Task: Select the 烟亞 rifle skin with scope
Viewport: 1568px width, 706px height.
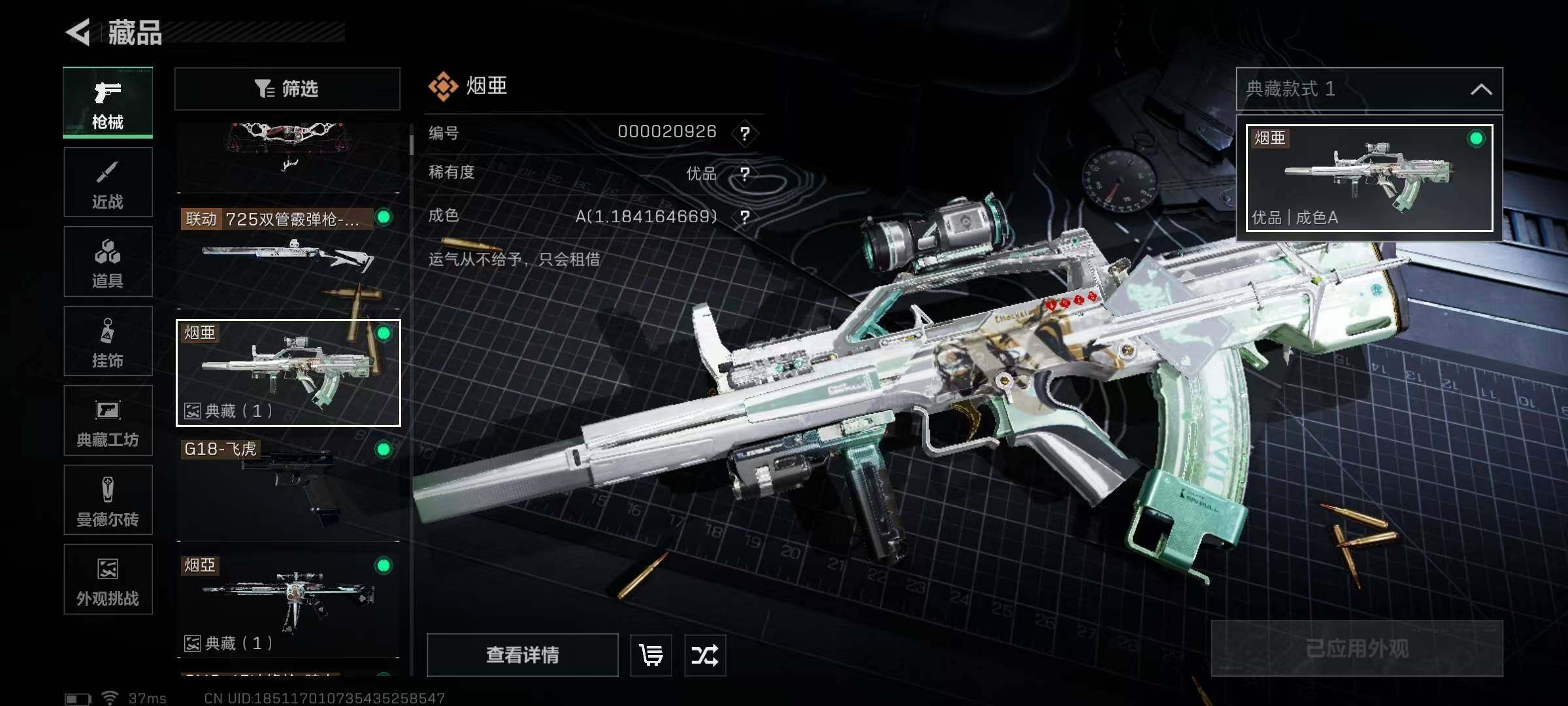Action: (x=287, y=603)
